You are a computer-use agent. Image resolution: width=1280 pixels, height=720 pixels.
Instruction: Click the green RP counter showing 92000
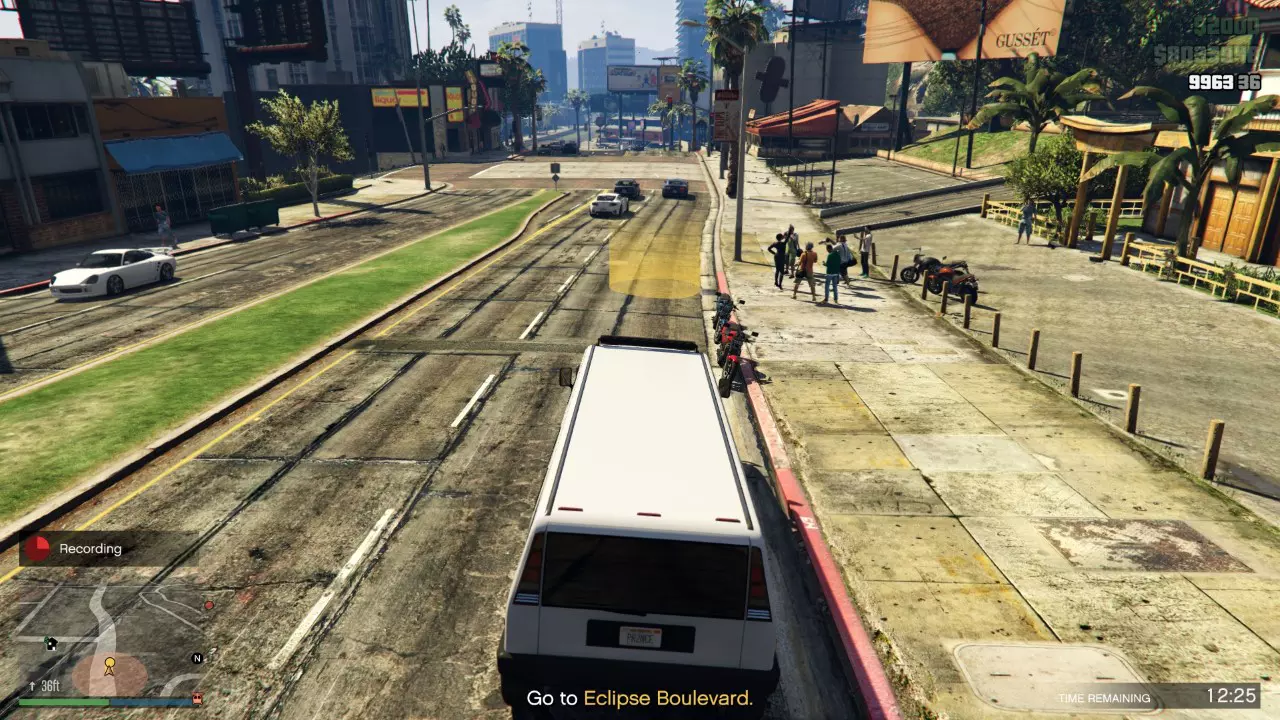pyautogui.click(x=1227, y=27)
